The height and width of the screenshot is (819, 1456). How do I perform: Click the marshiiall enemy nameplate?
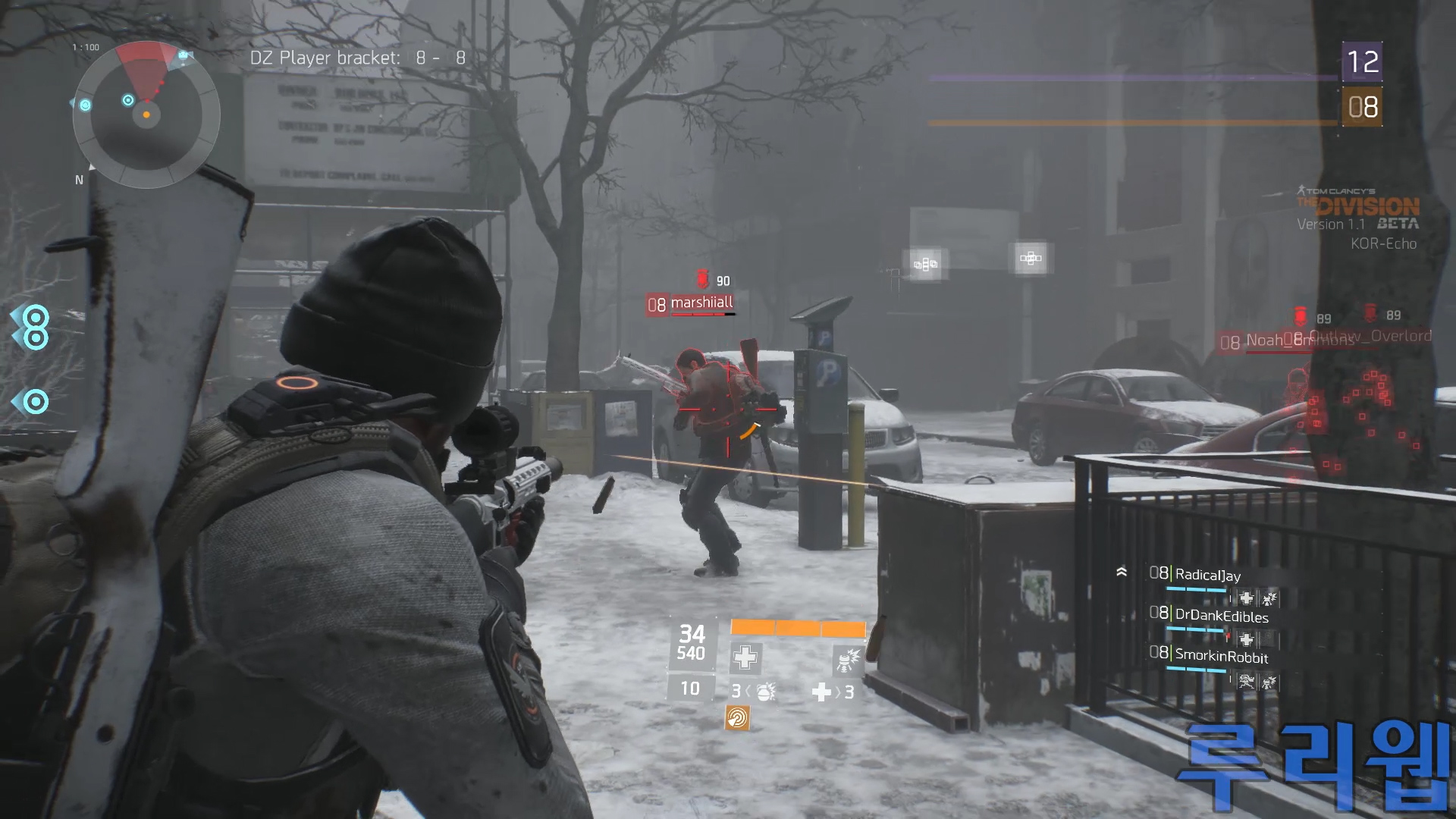[701, 303]
